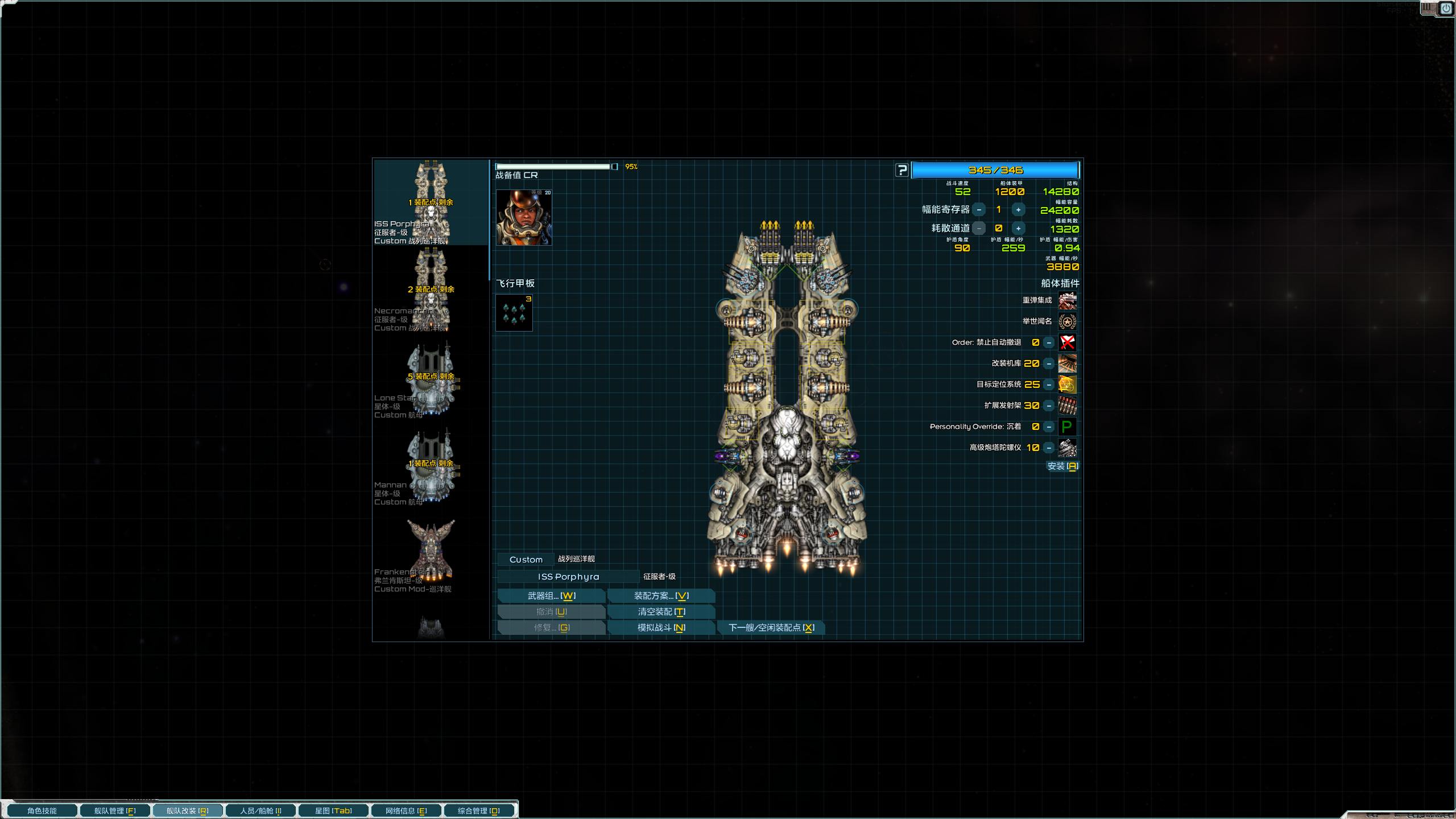Open the weapon groups dialog
Image resolution: width=1456 pixels, height=819 pixels.
[x=551, y=595]
